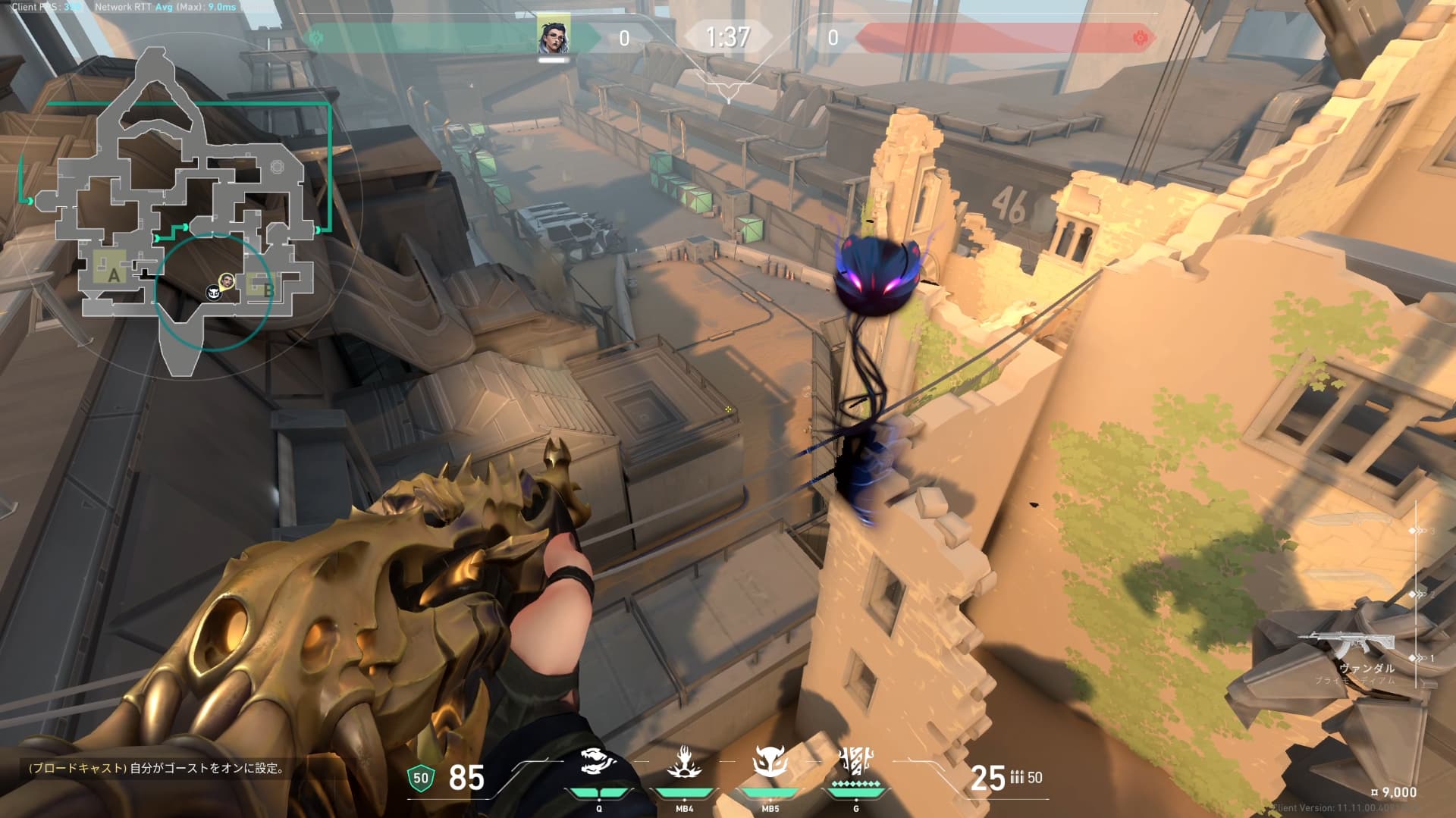Select the B site marker on minimap
Viewport: 1456px width, 818px height.
pos(267,288)
